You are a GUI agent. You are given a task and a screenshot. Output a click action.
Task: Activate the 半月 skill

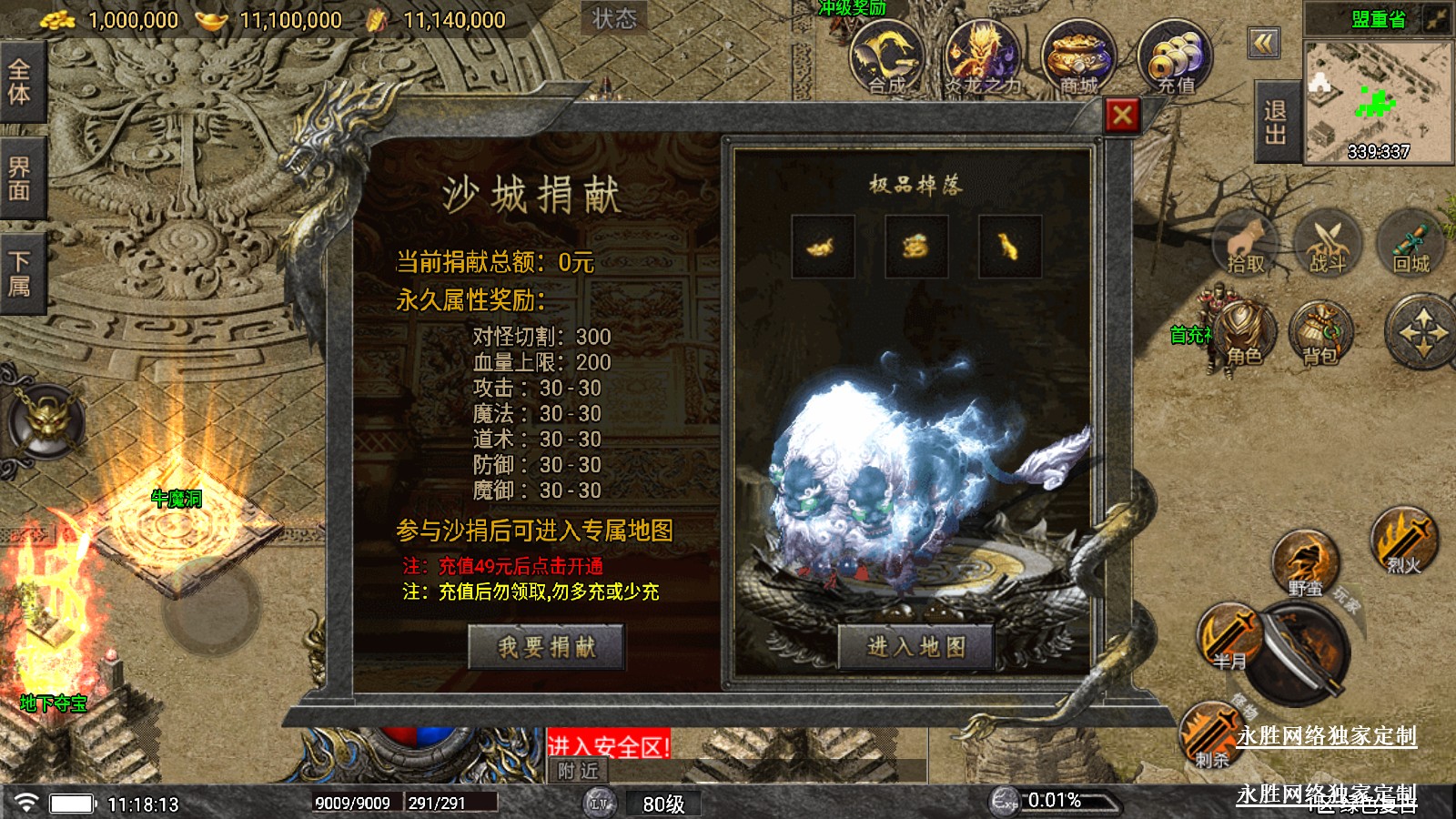[1229, 637]
